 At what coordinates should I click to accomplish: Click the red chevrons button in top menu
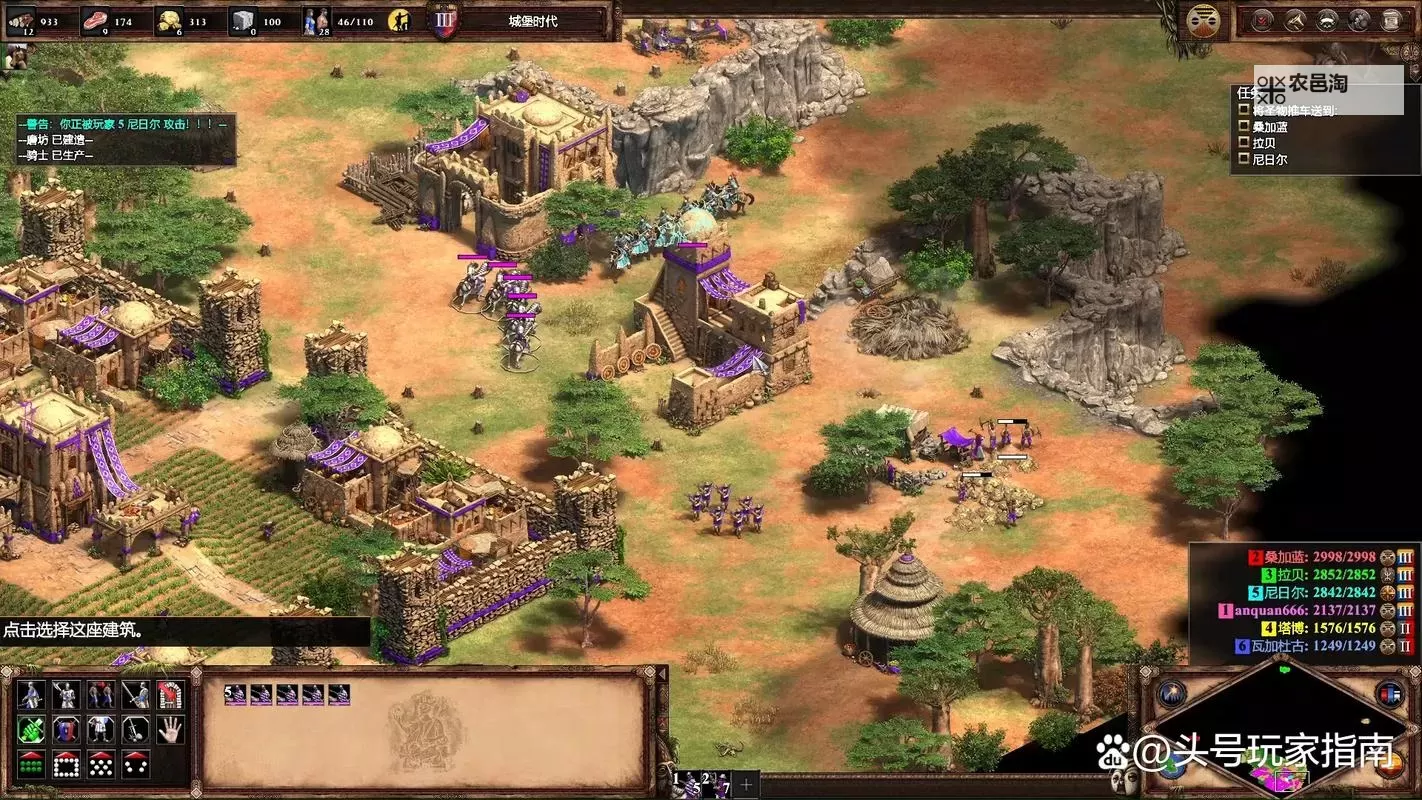tap(1263, 19)
